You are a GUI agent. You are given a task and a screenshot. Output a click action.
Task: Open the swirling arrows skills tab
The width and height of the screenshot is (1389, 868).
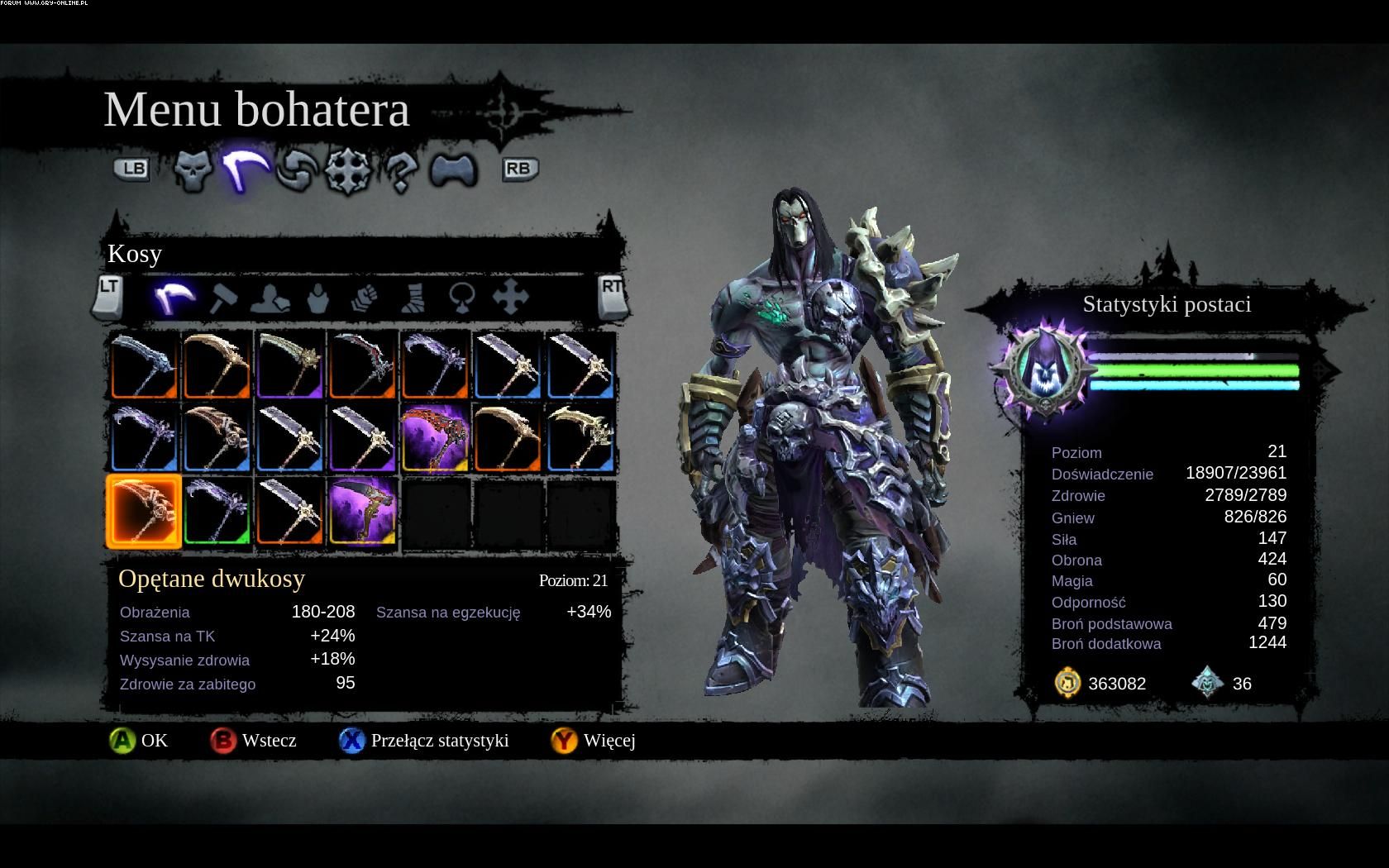[x=295, y=169]
